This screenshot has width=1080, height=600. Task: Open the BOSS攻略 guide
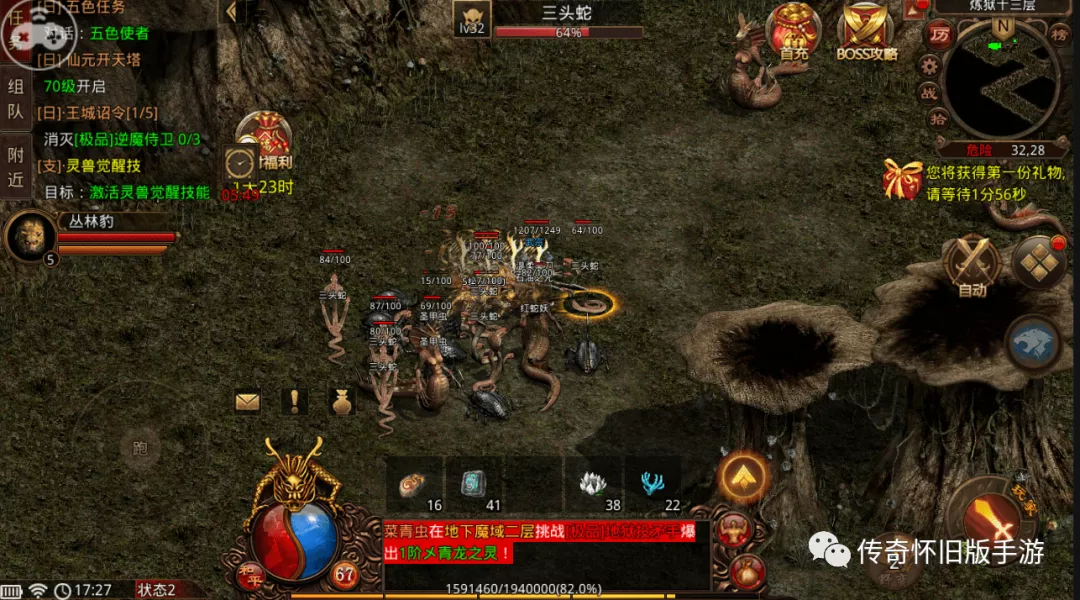pos(866,32)
